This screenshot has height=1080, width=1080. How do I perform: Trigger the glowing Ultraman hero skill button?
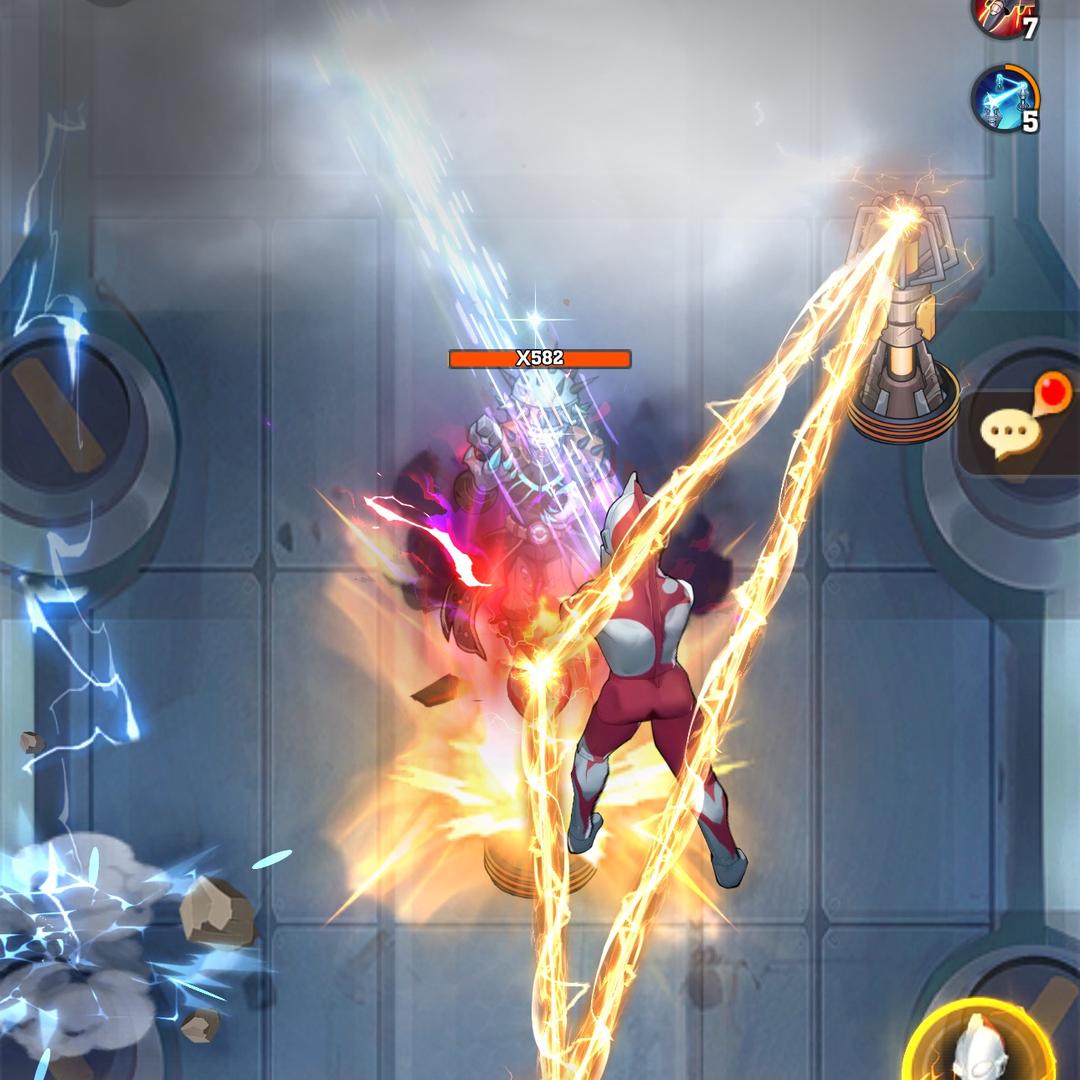[x=979, y=1044]
